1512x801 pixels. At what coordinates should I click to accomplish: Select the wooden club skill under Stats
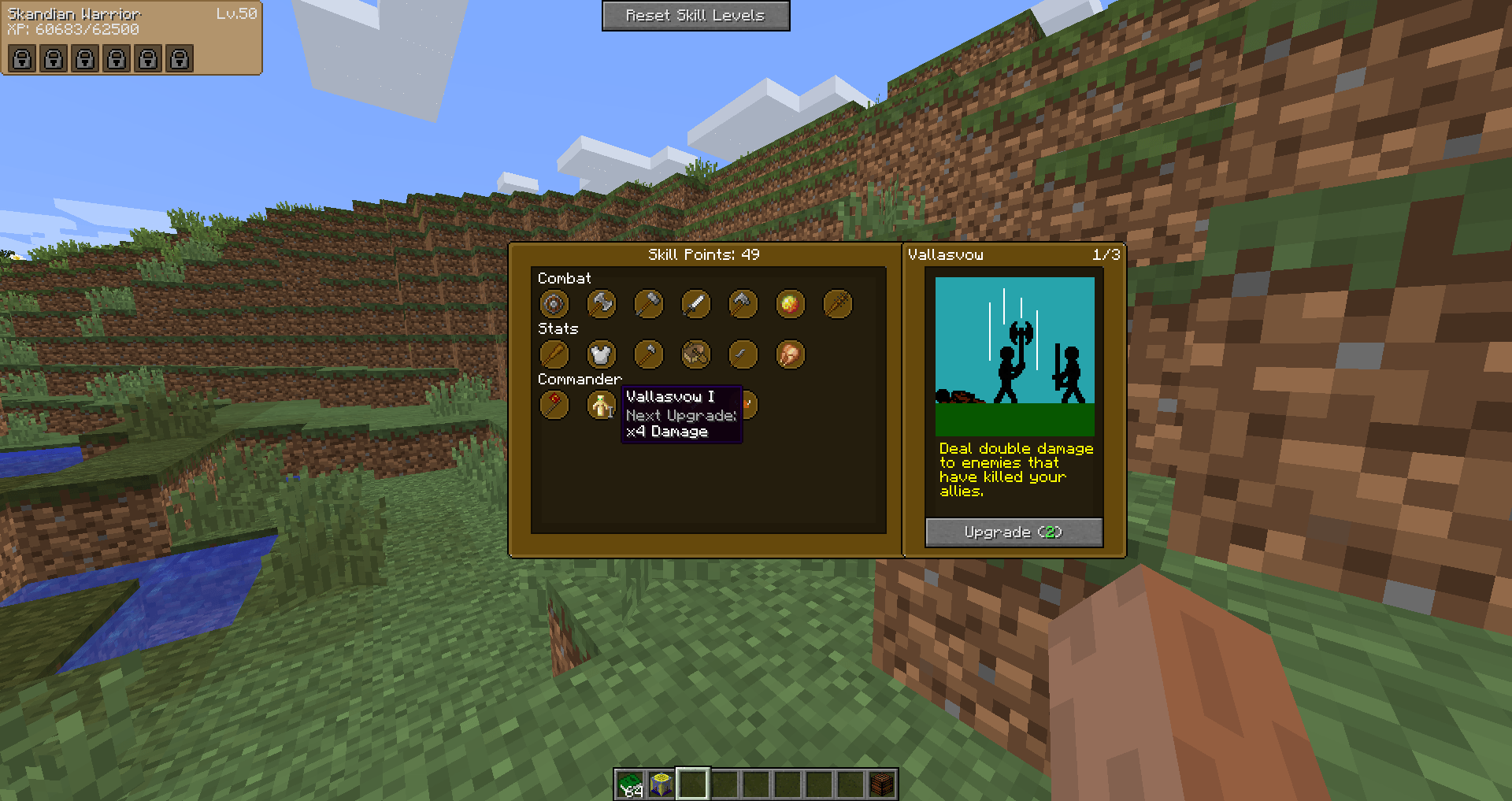coord(554,354)
